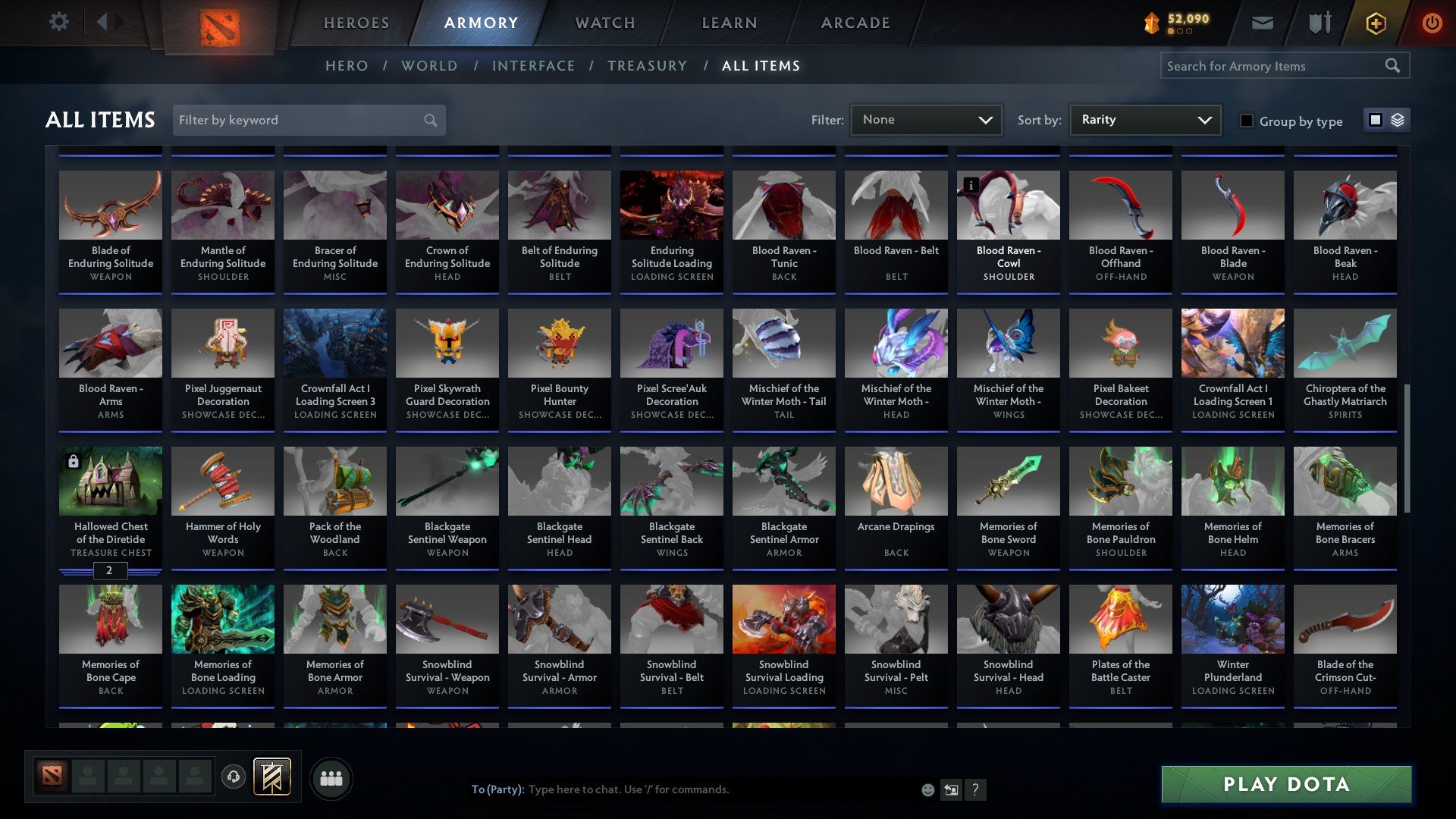1456x819 pixels.
Task: Select the single item grid view toggle
Action: (1375, 120)
